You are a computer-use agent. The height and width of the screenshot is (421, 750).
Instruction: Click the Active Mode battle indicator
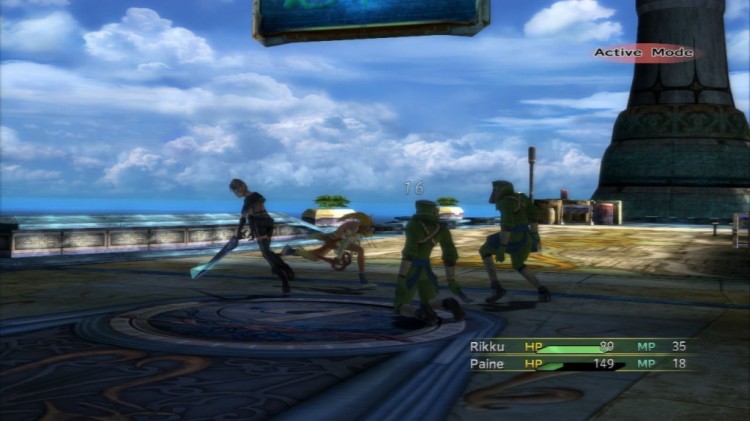[x=643, y=52]
